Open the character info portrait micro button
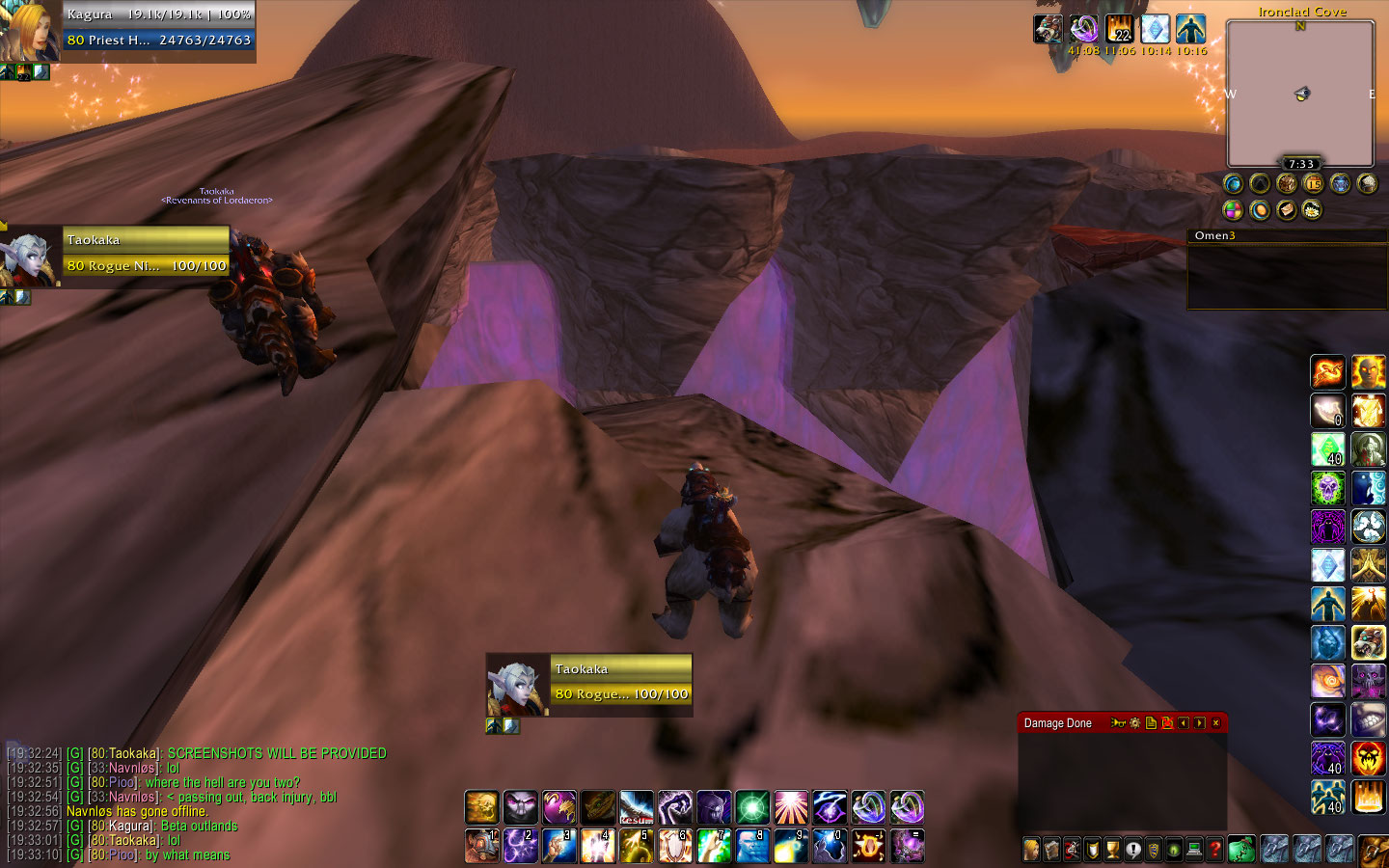 tap(1031, 850)
